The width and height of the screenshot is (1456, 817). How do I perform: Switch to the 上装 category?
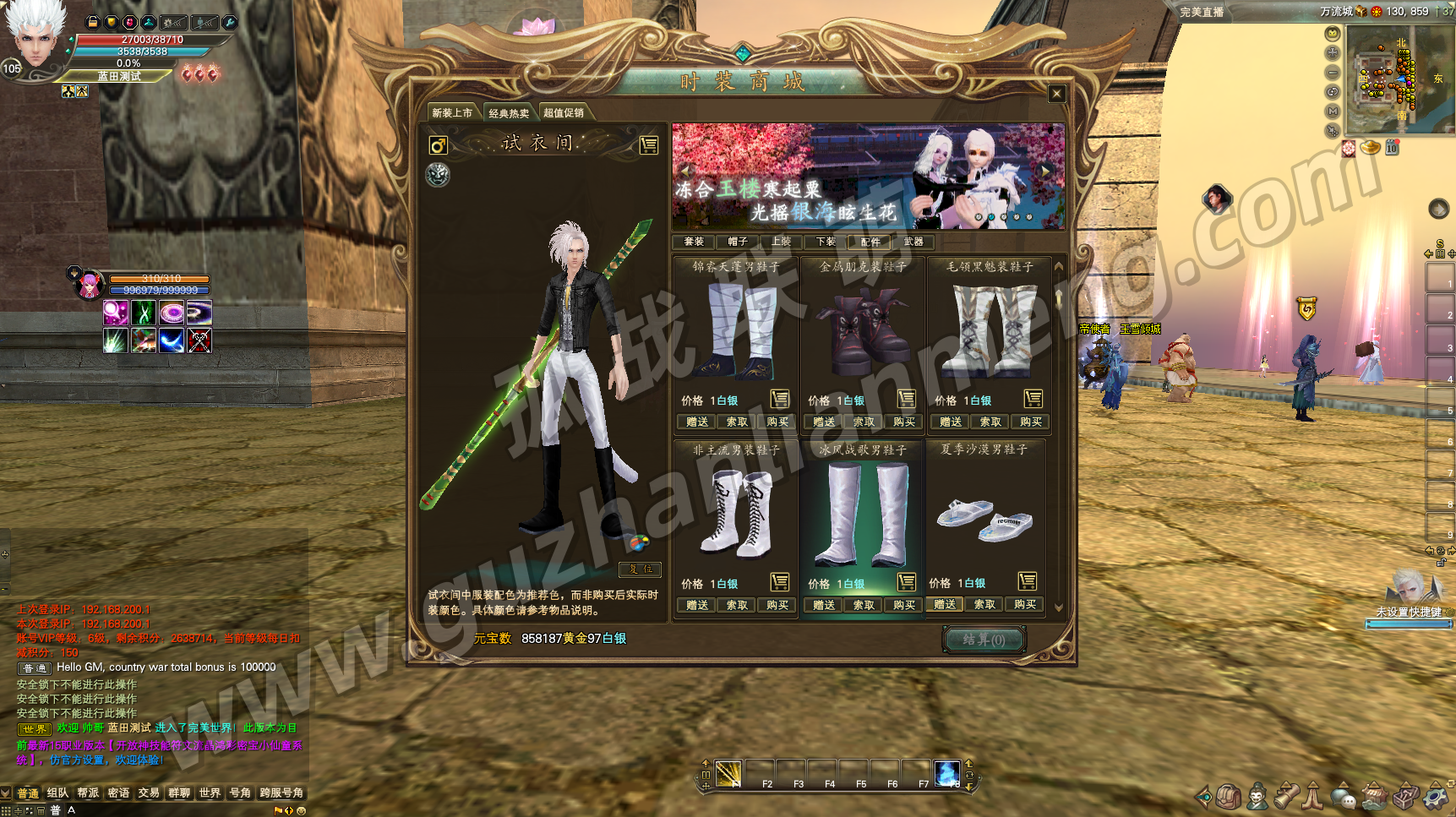[x=782, y=242]
